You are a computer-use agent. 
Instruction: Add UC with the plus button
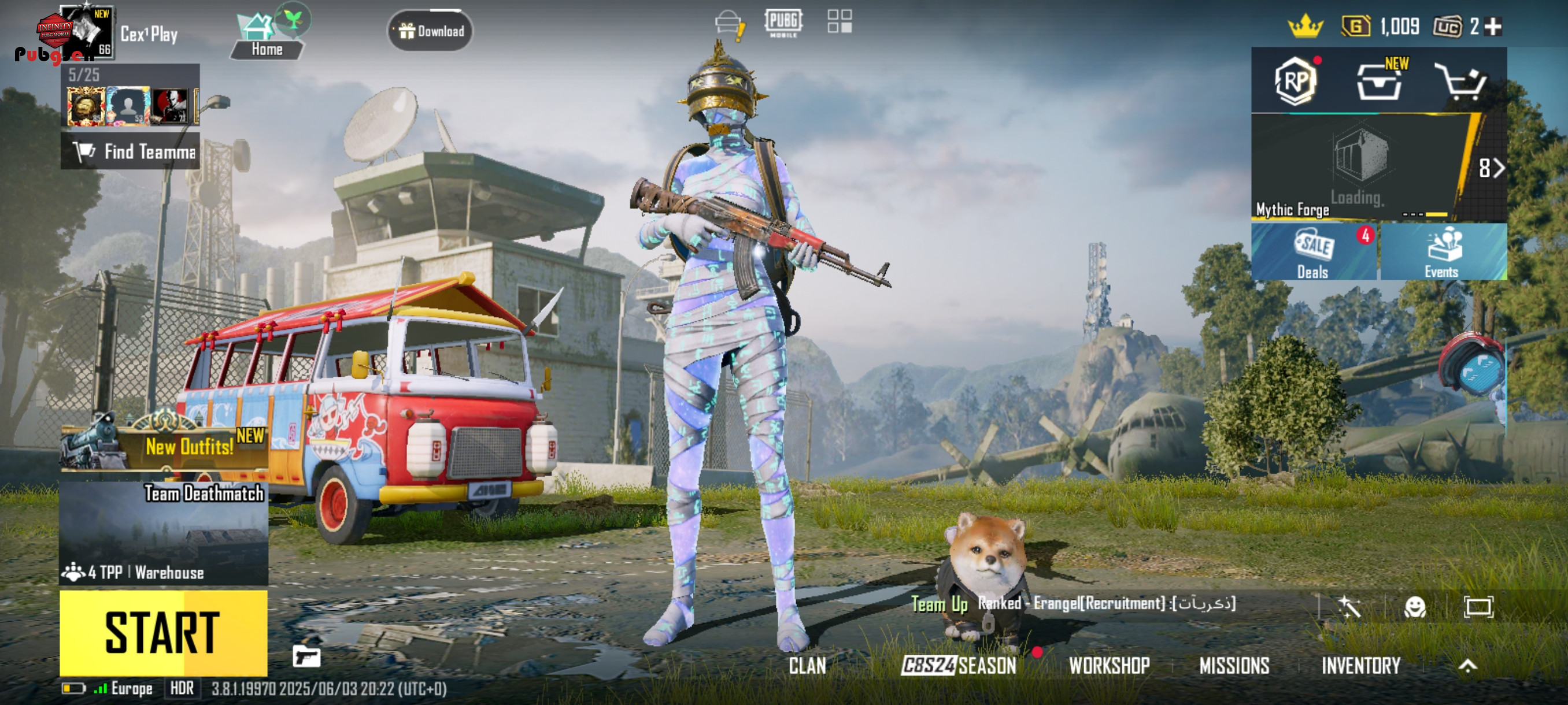(1493, 27)
